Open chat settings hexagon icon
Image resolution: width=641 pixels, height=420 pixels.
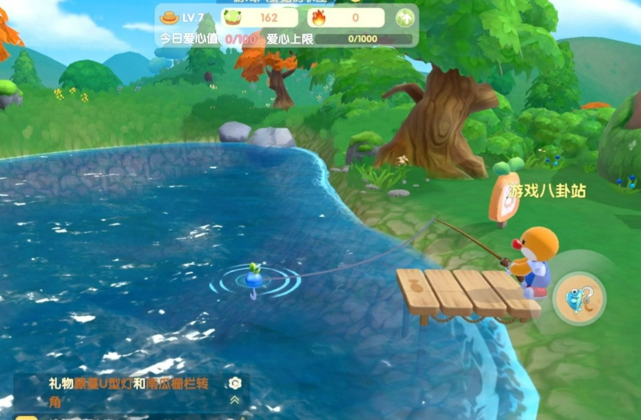point(234,384)
